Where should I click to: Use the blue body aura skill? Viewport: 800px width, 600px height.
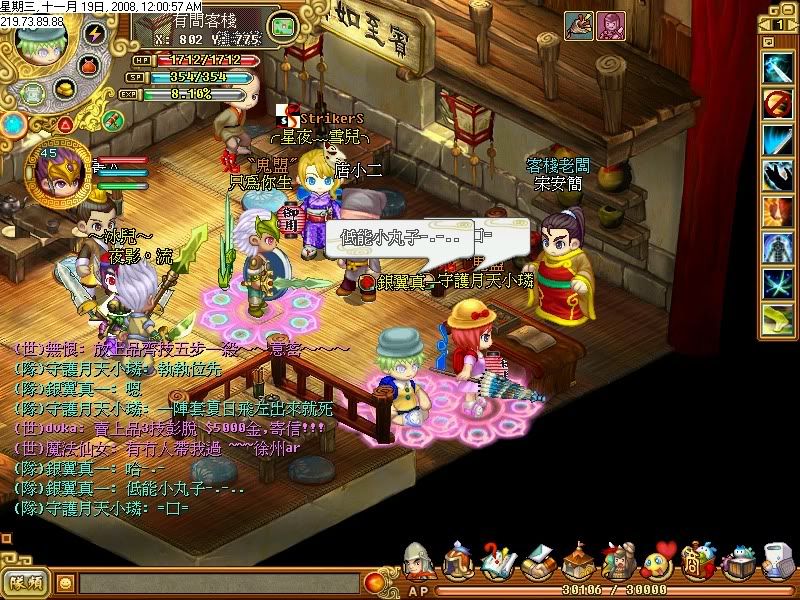pos(777,248)
